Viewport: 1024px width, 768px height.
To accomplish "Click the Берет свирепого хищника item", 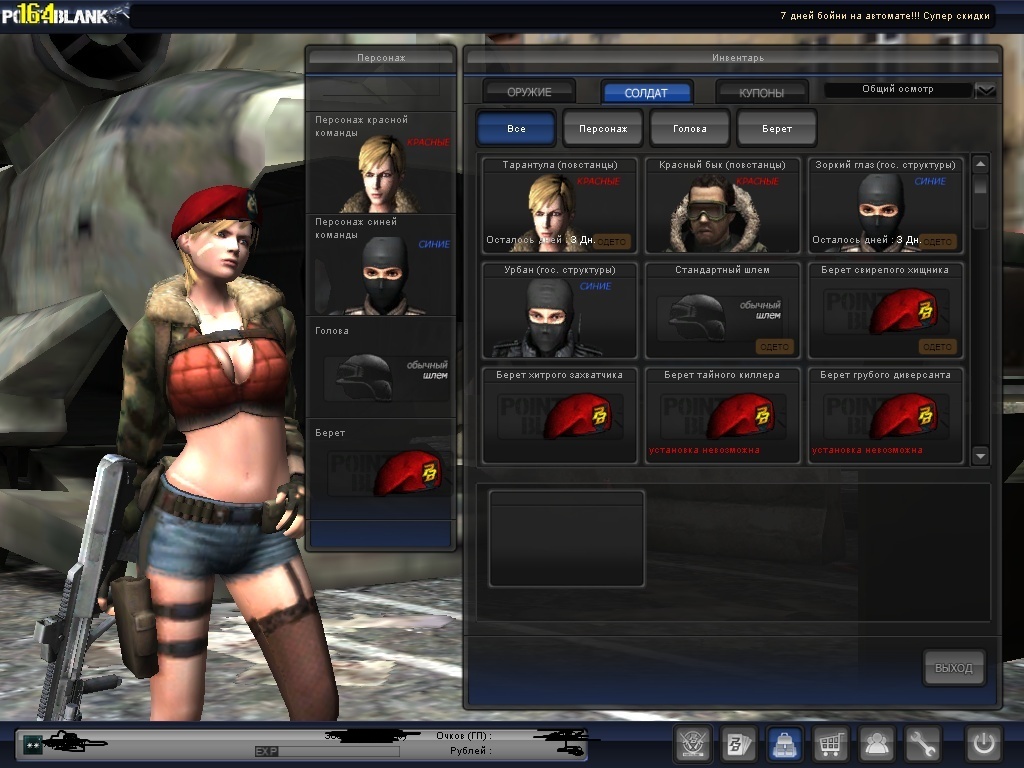I will coord(885,311).
